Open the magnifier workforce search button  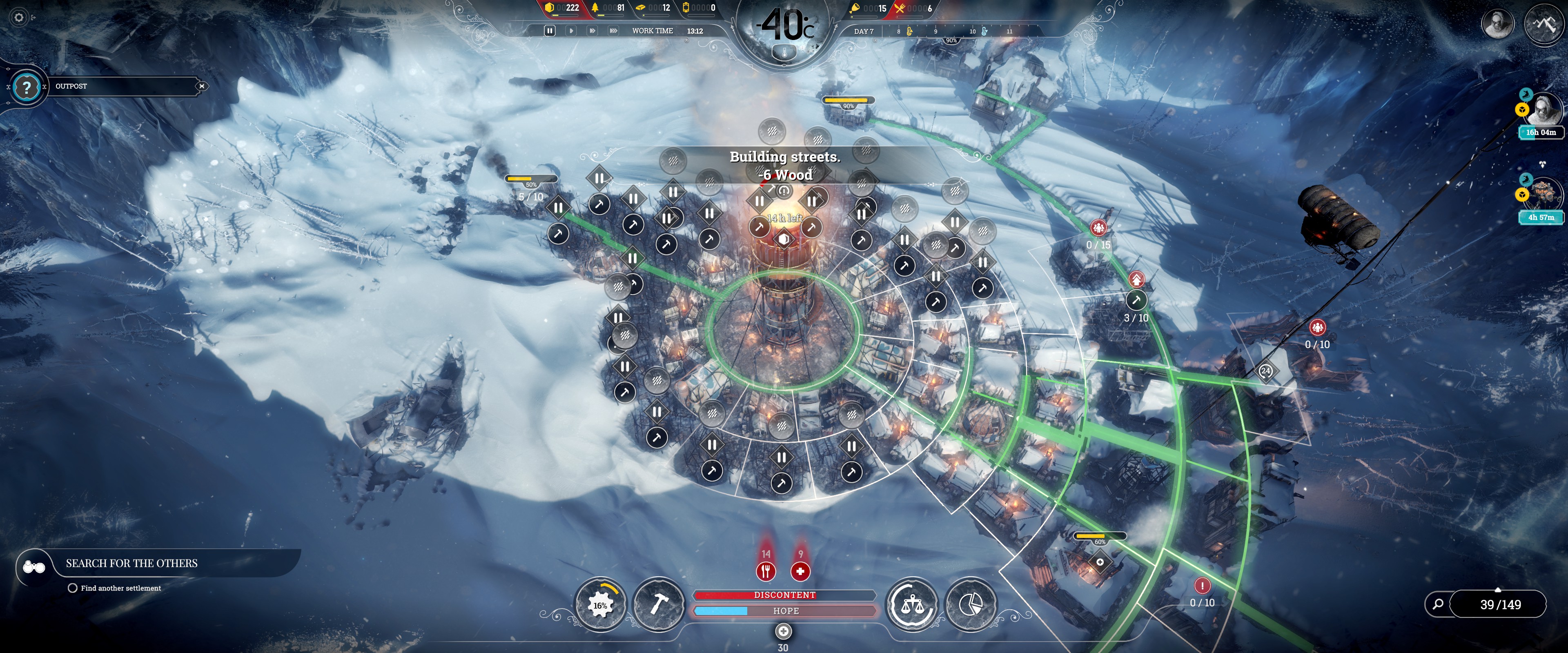coord(1438,604)
